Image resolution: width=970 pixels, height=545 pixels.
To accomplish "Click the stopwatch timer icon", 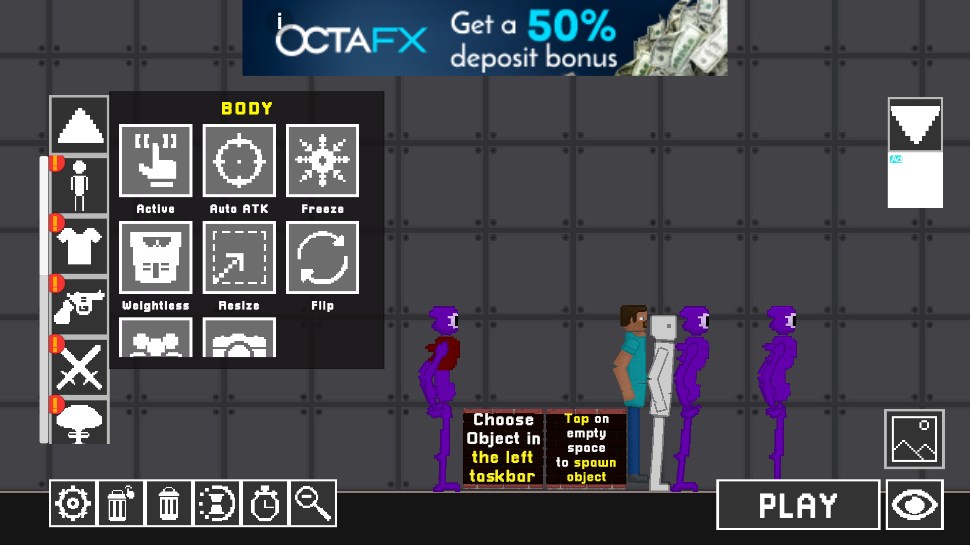I will pos(264,503).
